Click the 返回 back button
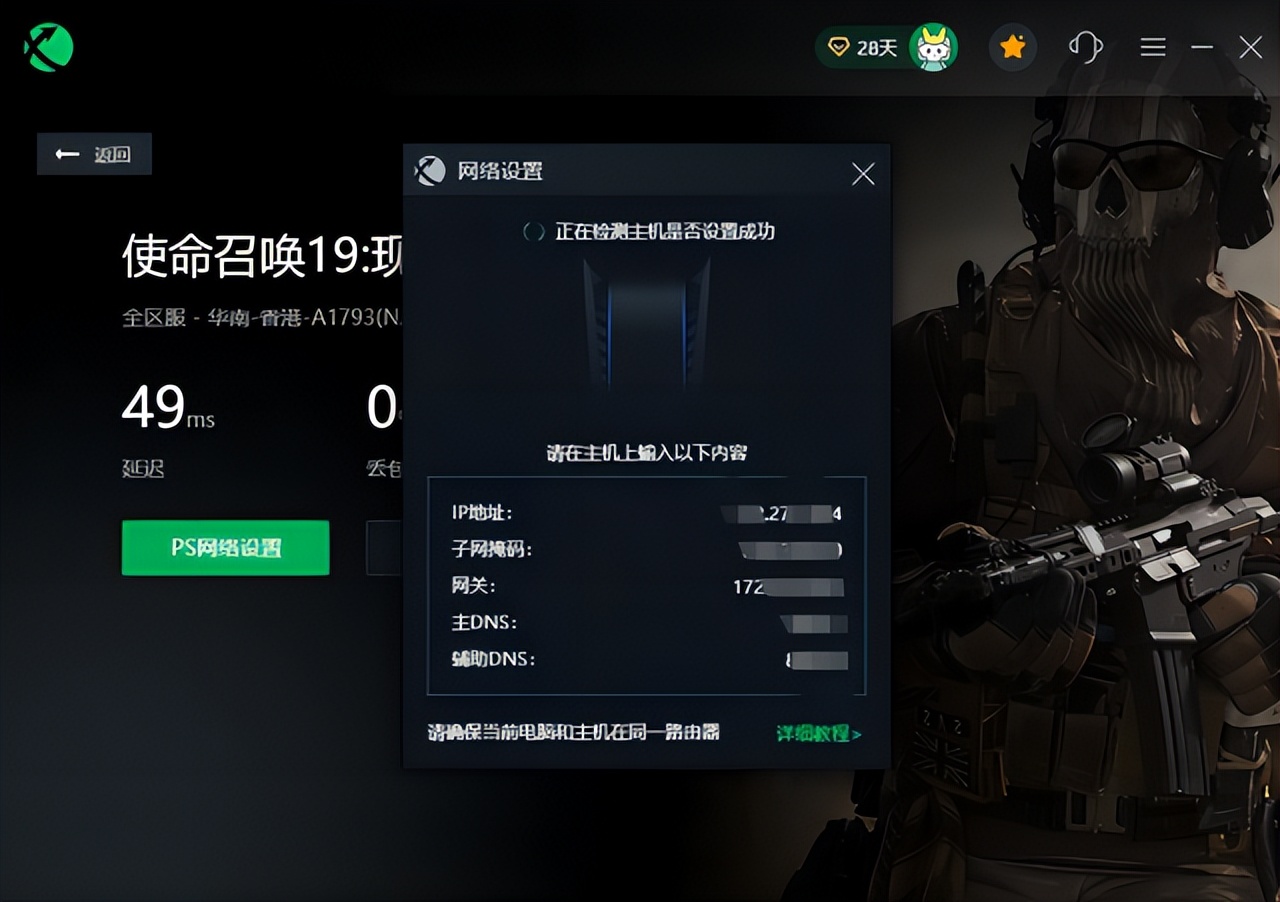 click(93, 153)
